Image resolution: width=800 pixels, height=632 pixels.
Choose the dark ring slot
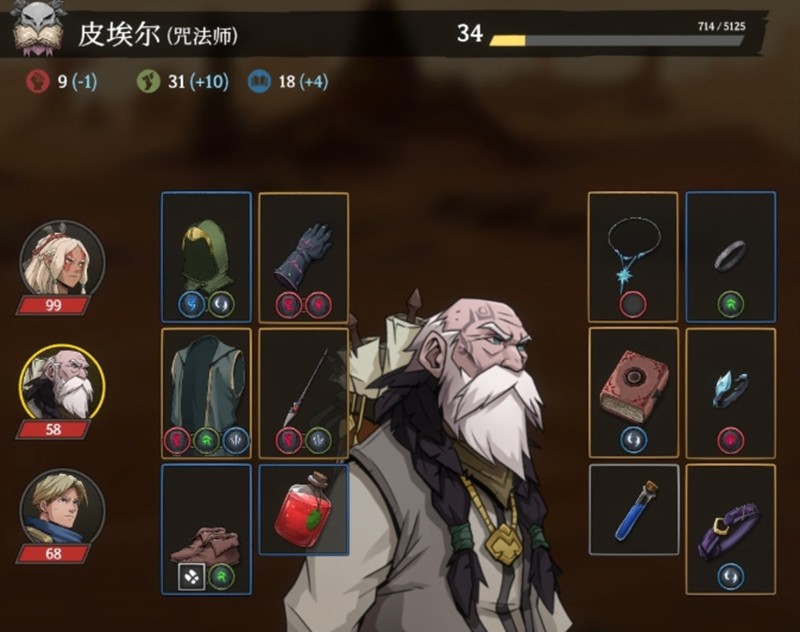pos(730,256)
